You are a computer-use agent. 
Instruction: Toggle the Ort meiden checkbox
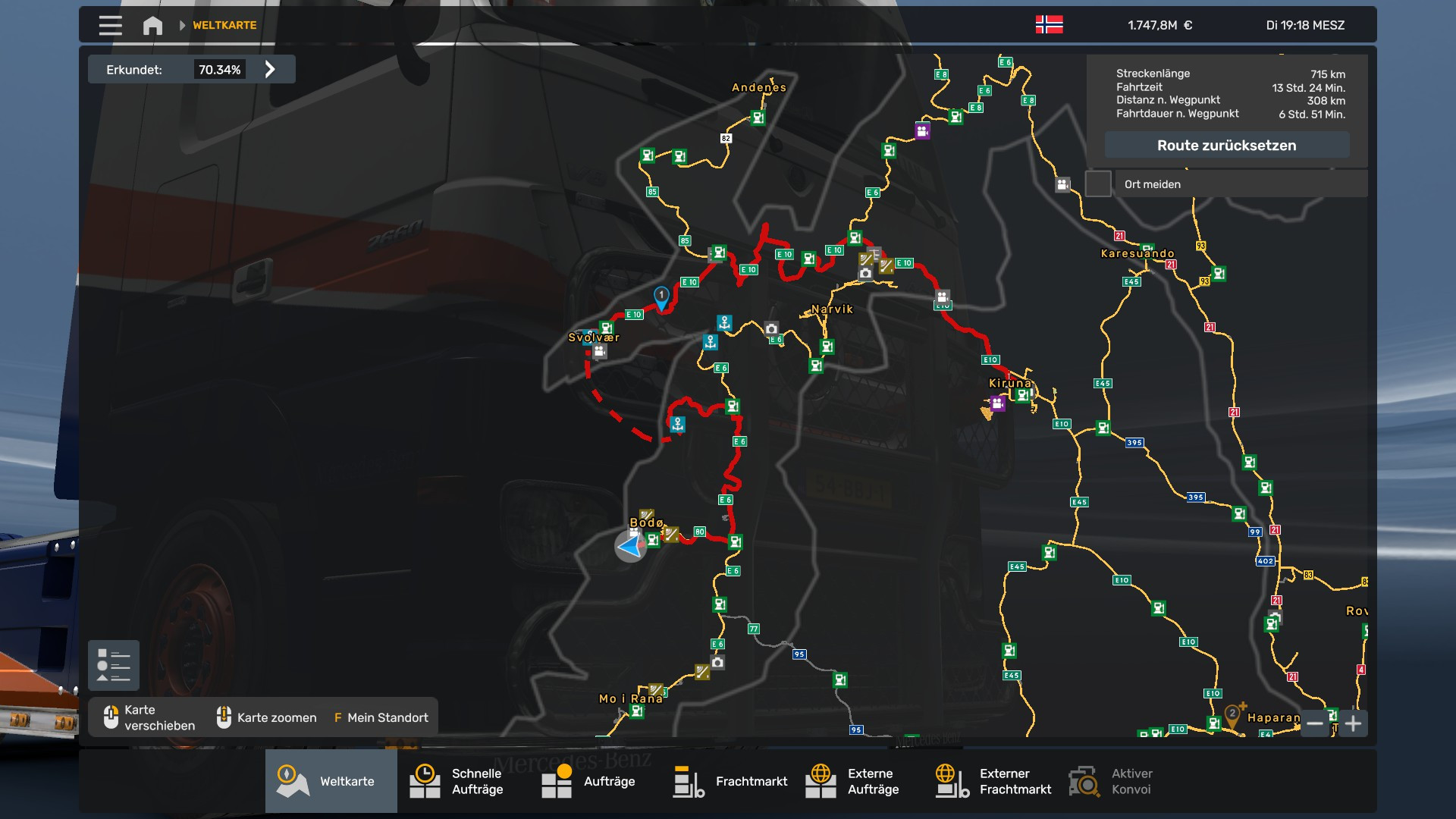[1098, 184]
